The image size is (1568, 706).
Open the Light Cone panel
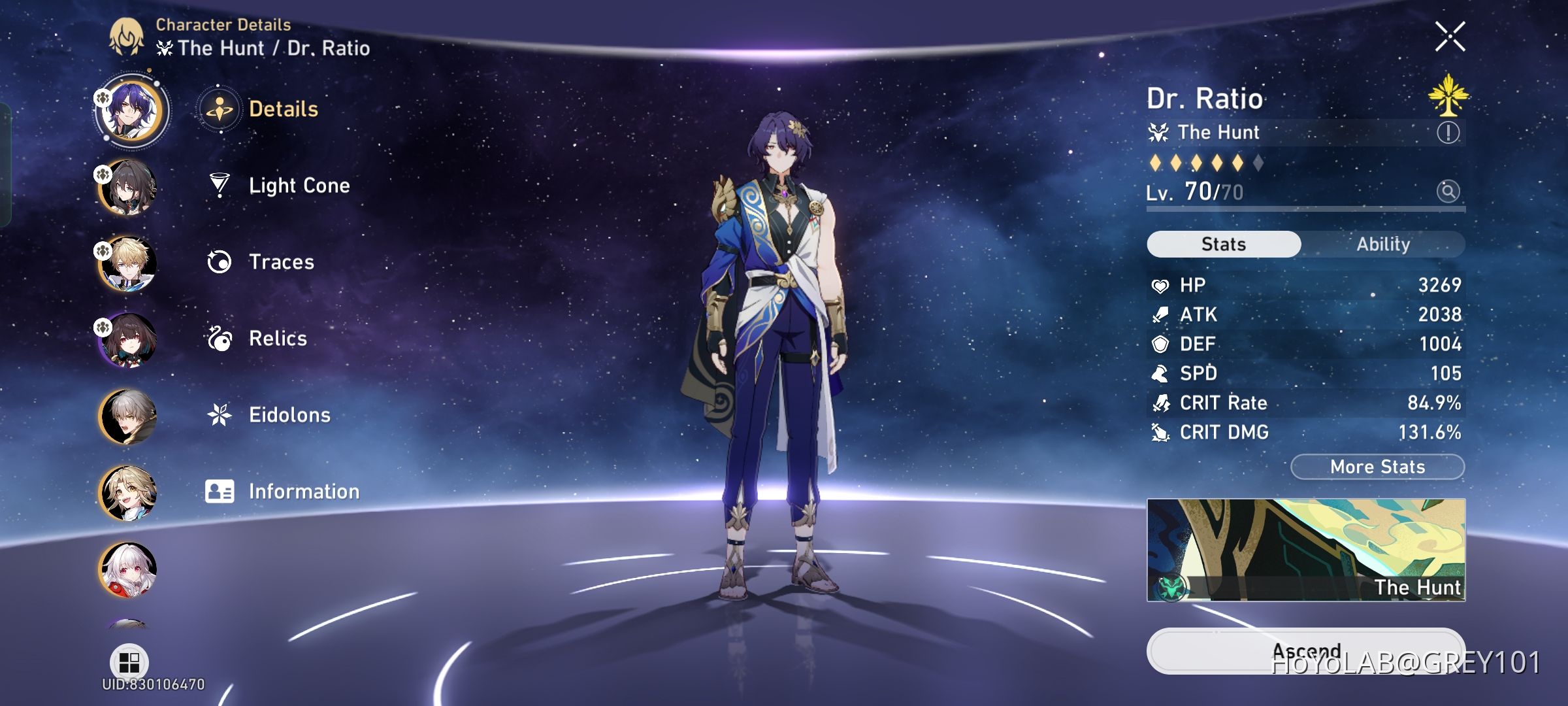[x=299, y=185]
